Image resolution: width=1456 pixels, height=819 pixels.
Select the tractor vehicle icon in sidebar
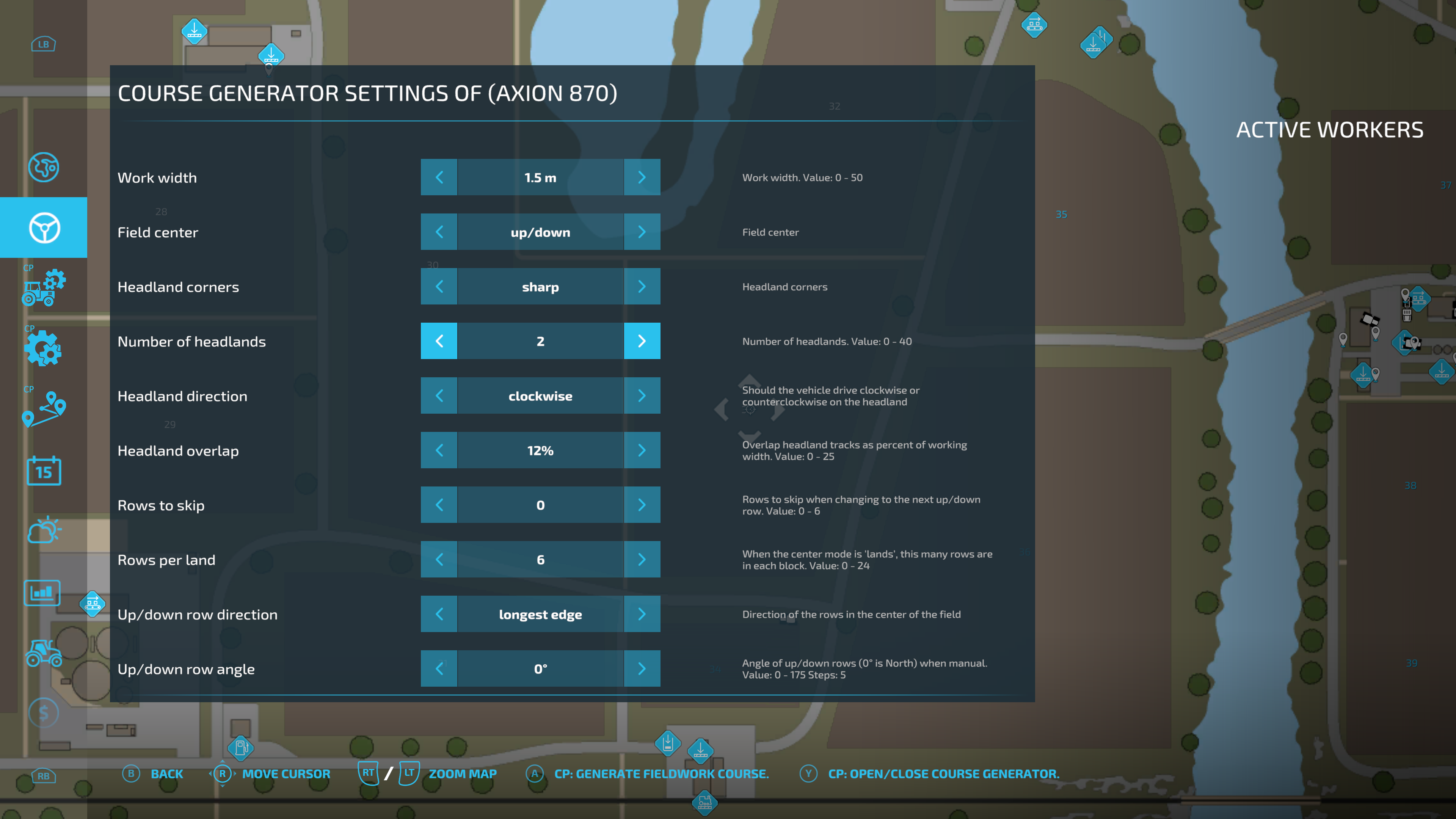pyautogui.click(x=44, y=654)
